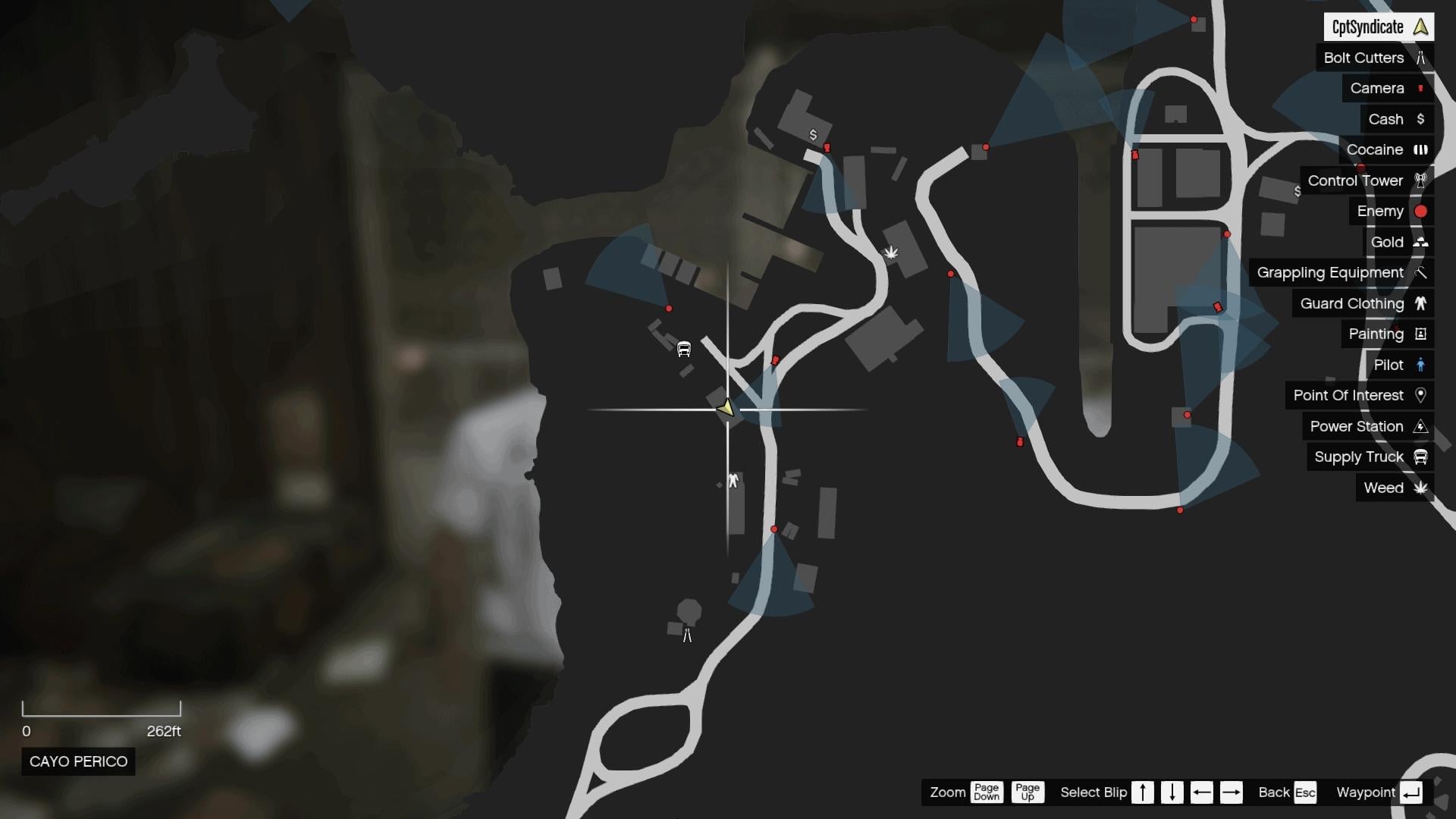Viewport: 1456px width, 819px height.
Task: Click the Grappling Equipment hook icon
Action: [1421, 272]
